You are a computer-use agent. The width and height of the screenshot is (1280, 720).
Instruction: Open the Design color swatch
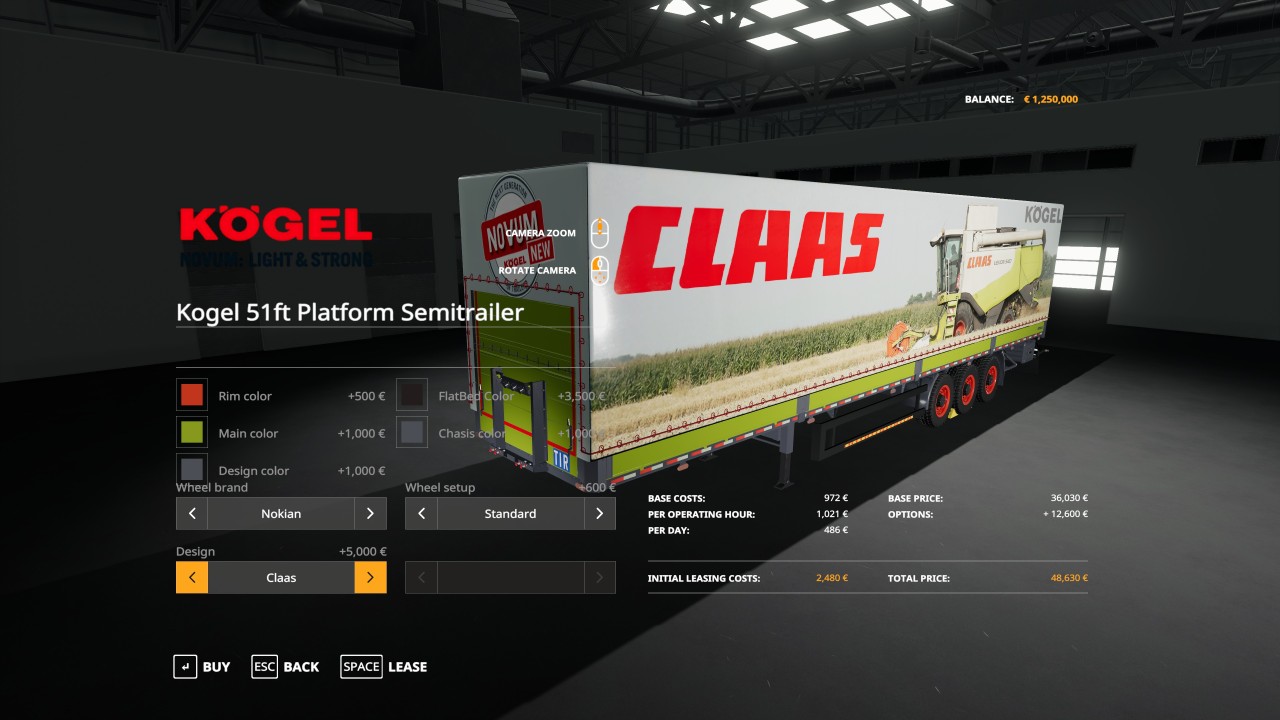click(192, 470)
